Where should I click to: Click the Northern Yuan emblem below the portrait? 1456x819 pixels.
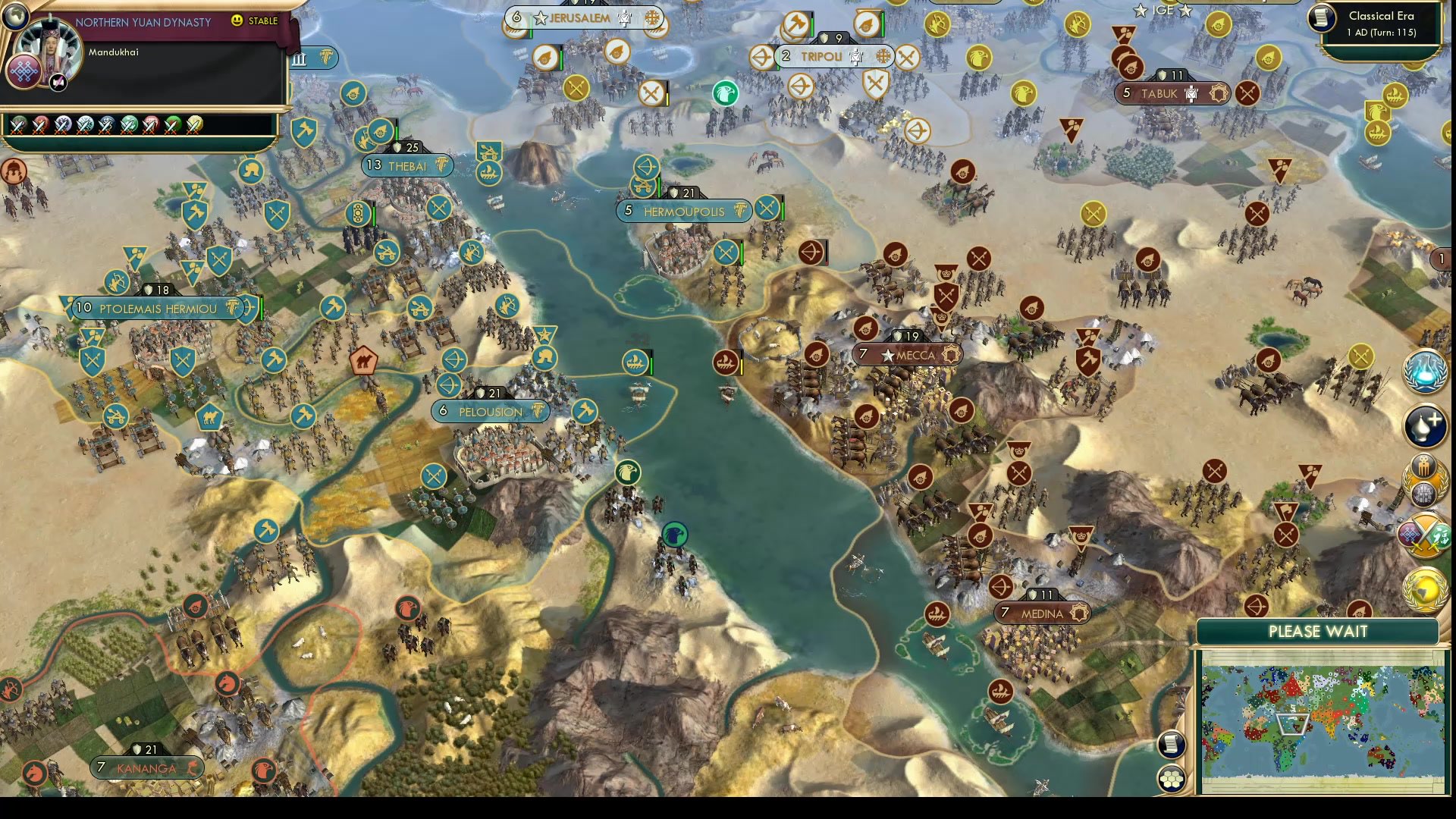(25, 72)
